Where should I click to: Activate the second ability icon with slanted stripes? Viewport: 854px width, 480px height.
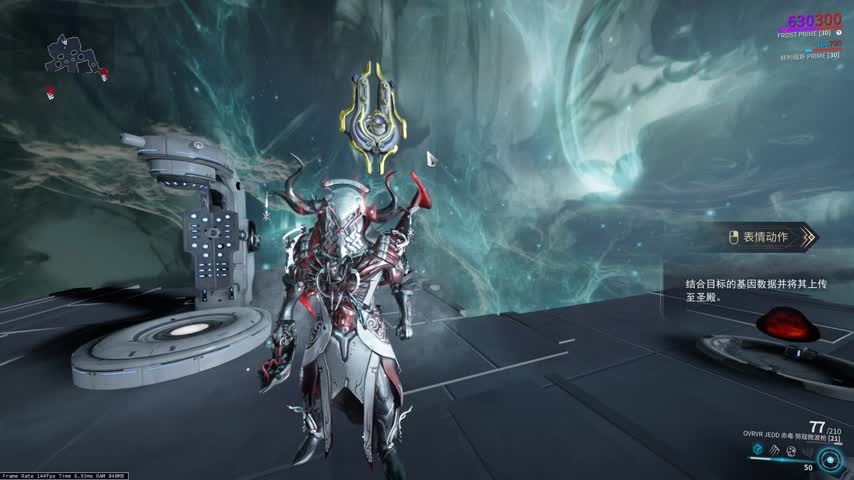click(774, 451)
